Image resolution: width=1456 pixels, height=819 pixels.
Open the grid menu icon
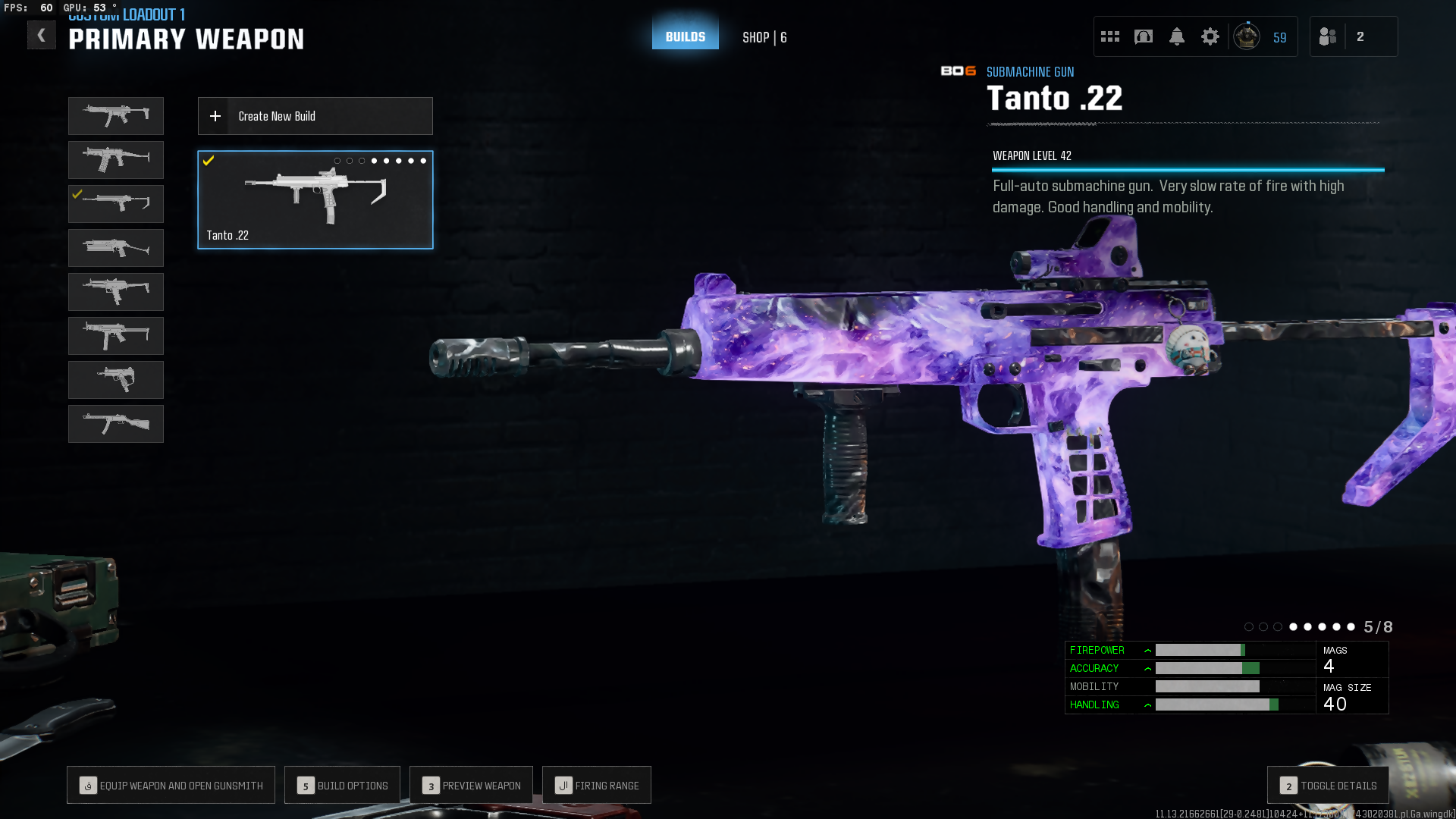(x=1110, y=36)
